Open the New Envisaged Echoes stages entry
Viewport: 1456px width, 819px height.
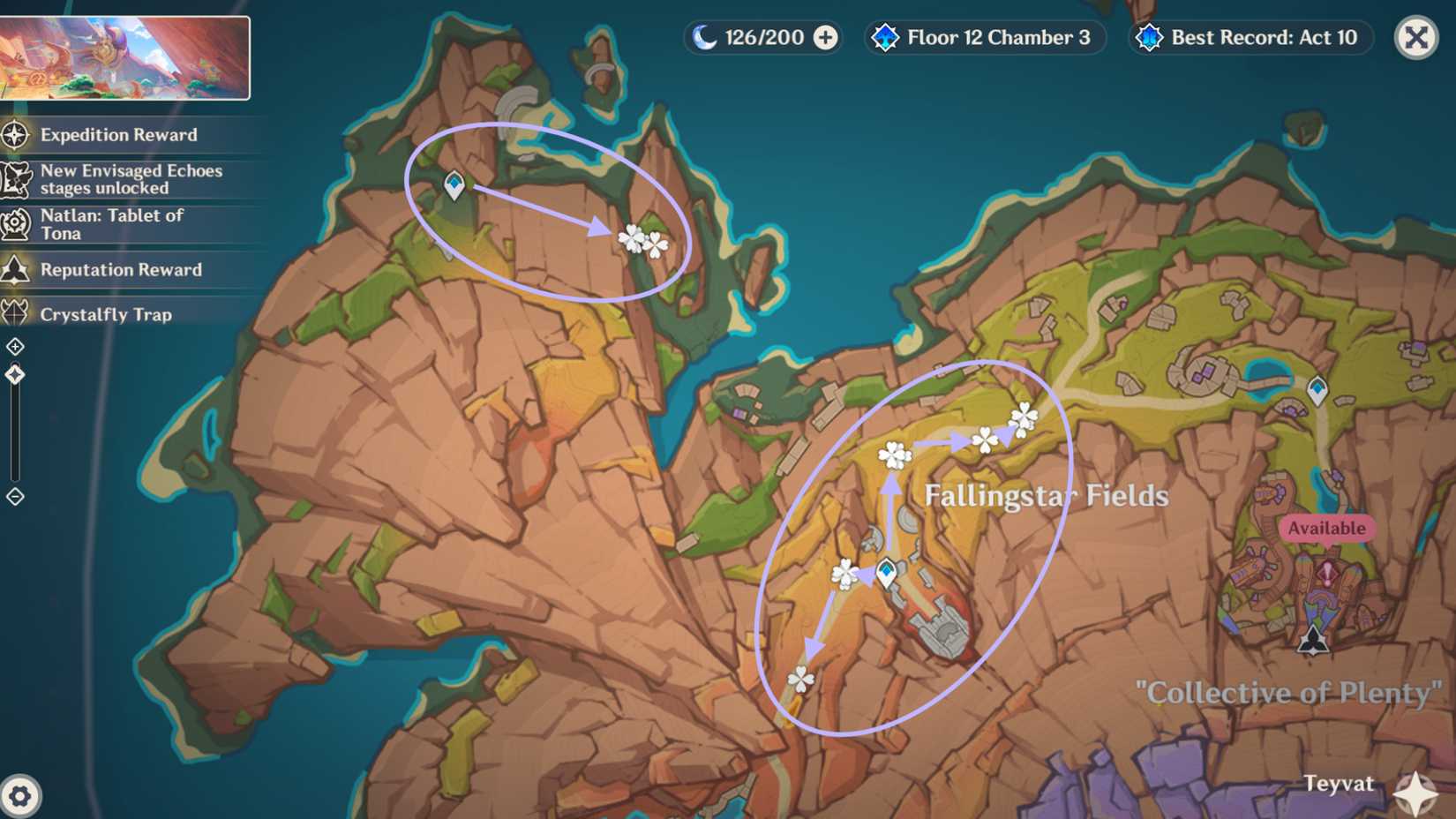coord(13,179)
